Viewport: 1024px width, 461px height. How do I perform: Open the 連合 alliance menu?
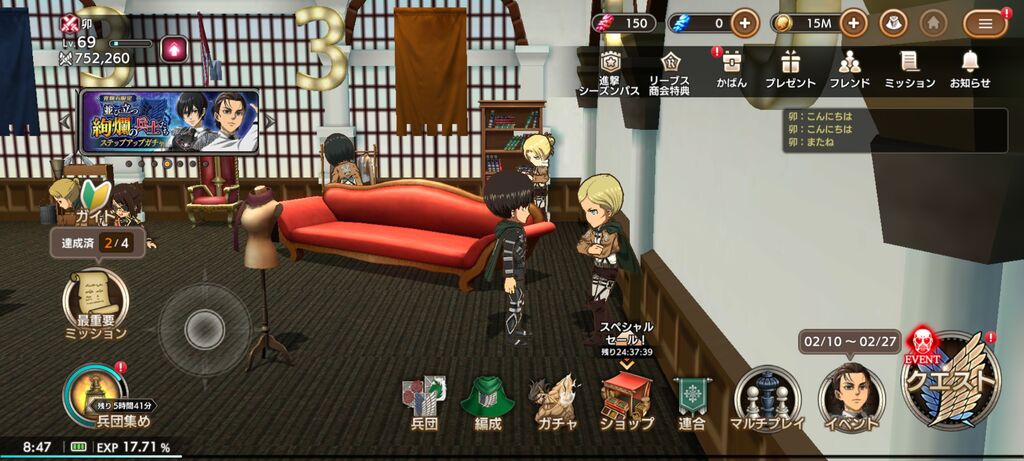point(691,401)
